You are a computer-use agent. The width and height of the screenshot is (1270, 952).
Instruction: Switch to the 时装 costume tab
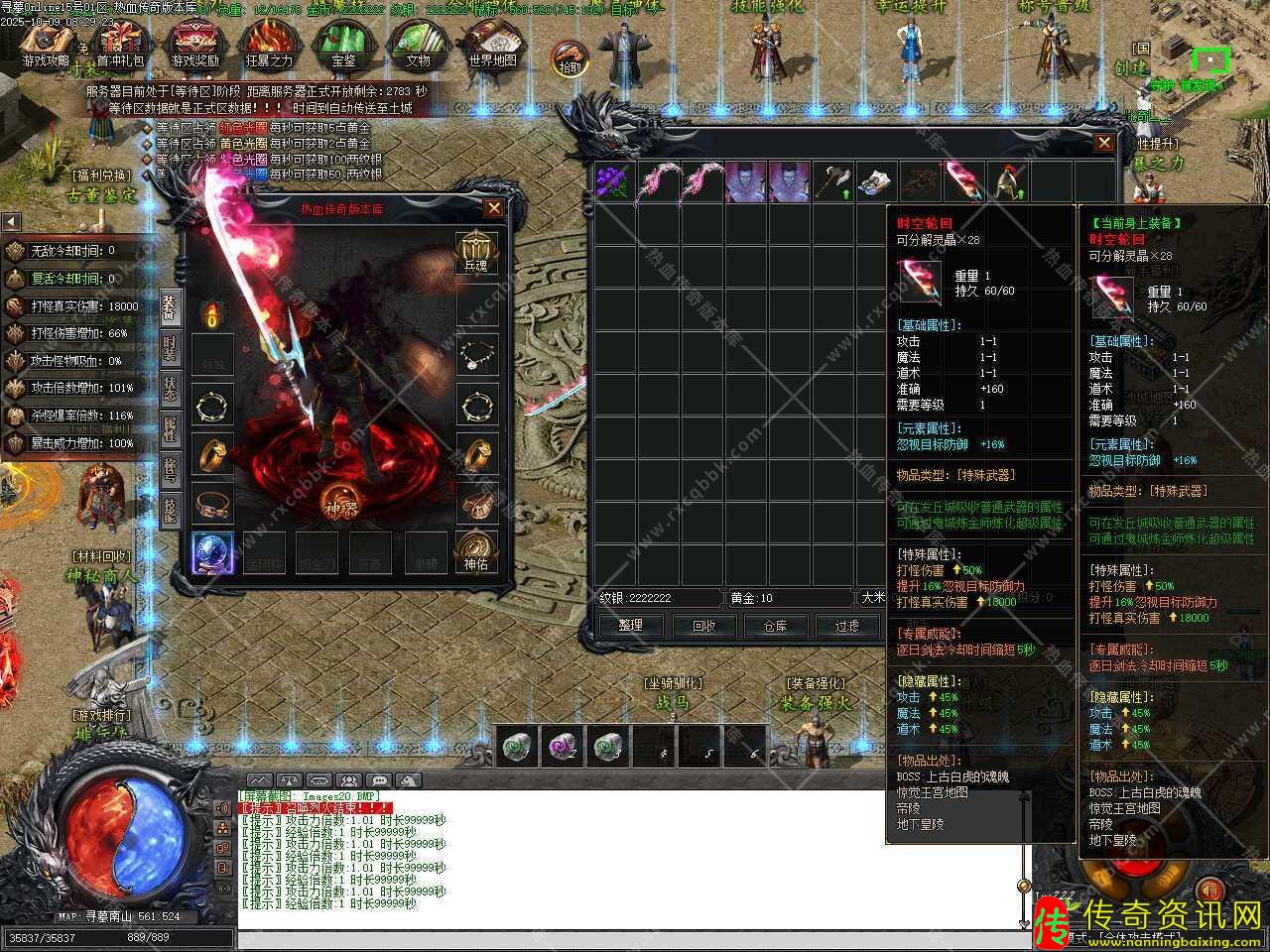pos(170,347)
